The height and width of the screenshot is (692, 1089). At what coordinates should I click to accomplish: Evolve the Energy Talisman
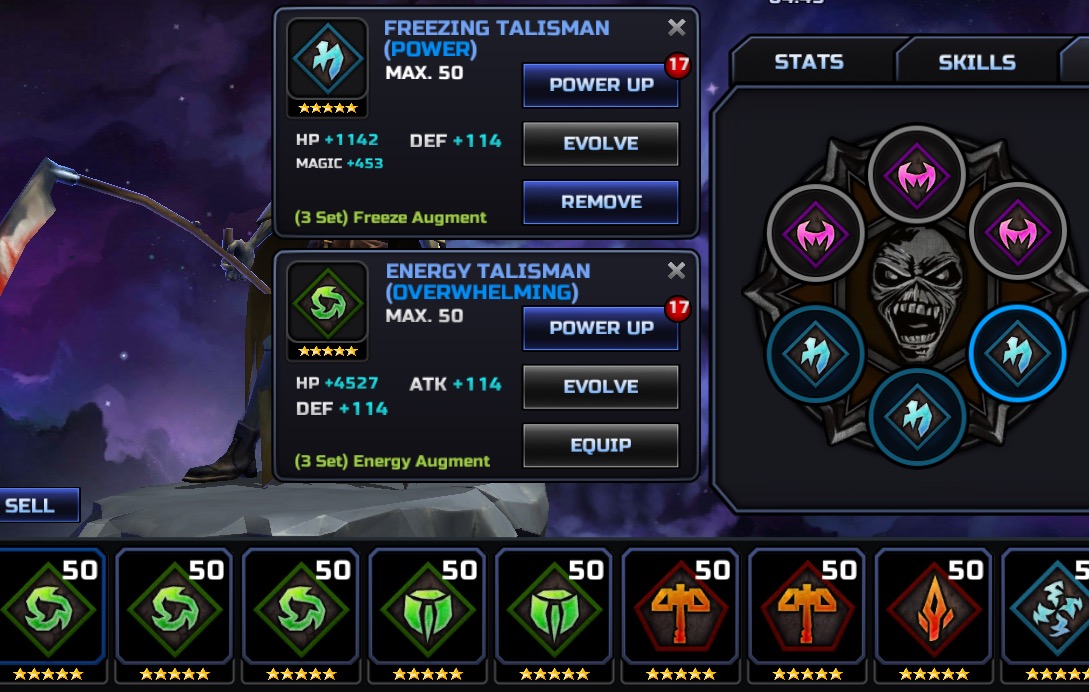(x=600, y=387)
